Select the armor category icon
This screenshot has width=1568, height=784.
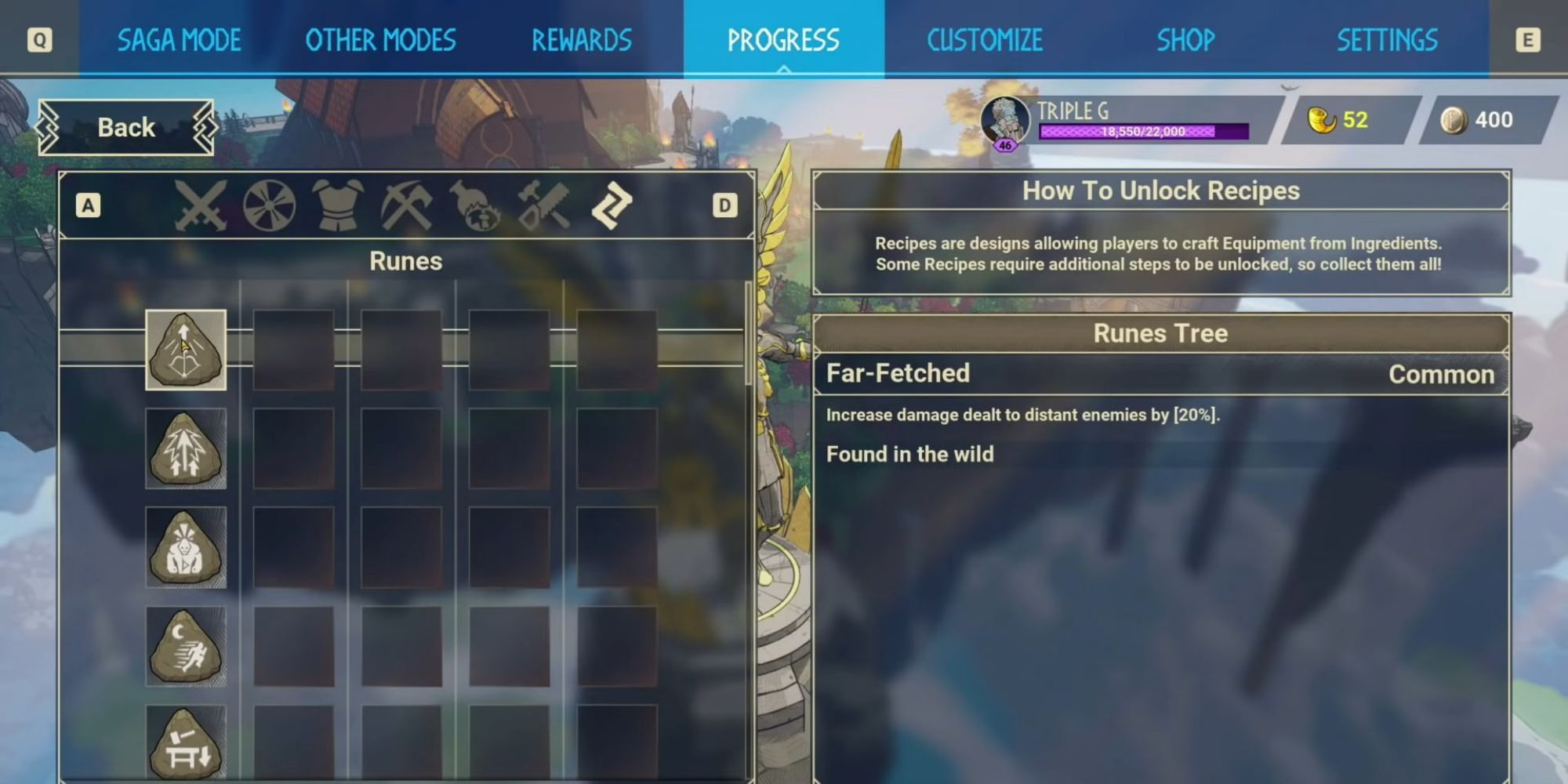click(x=337, y=205)
